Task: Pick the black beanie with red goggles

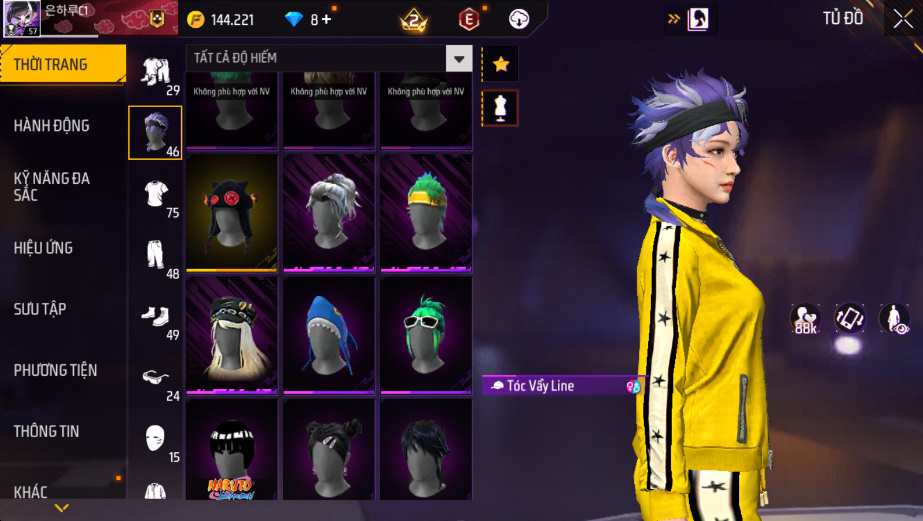Action: point(232,211)
